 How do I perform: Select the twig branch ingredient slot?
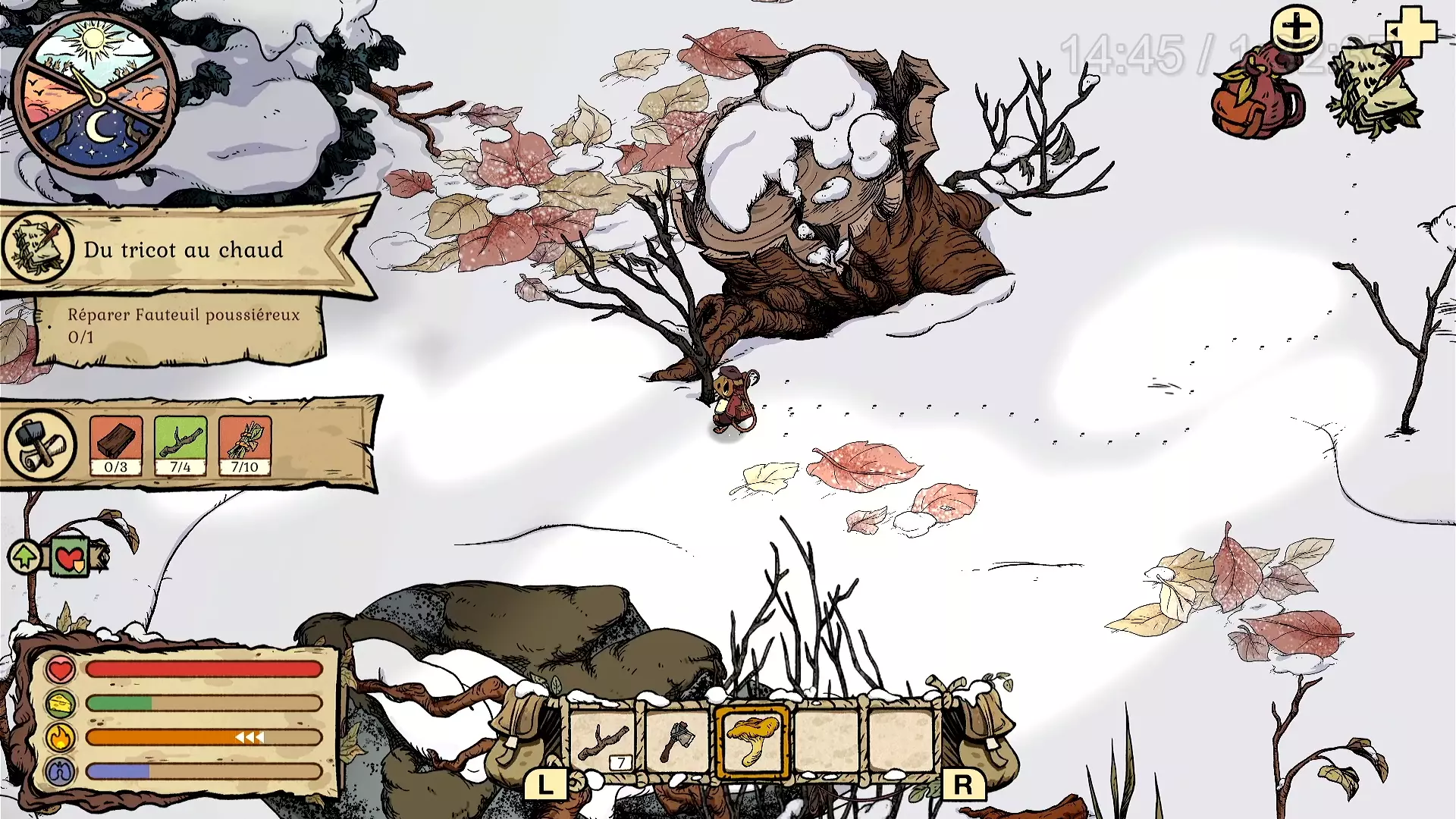click(x=180, y=445)
